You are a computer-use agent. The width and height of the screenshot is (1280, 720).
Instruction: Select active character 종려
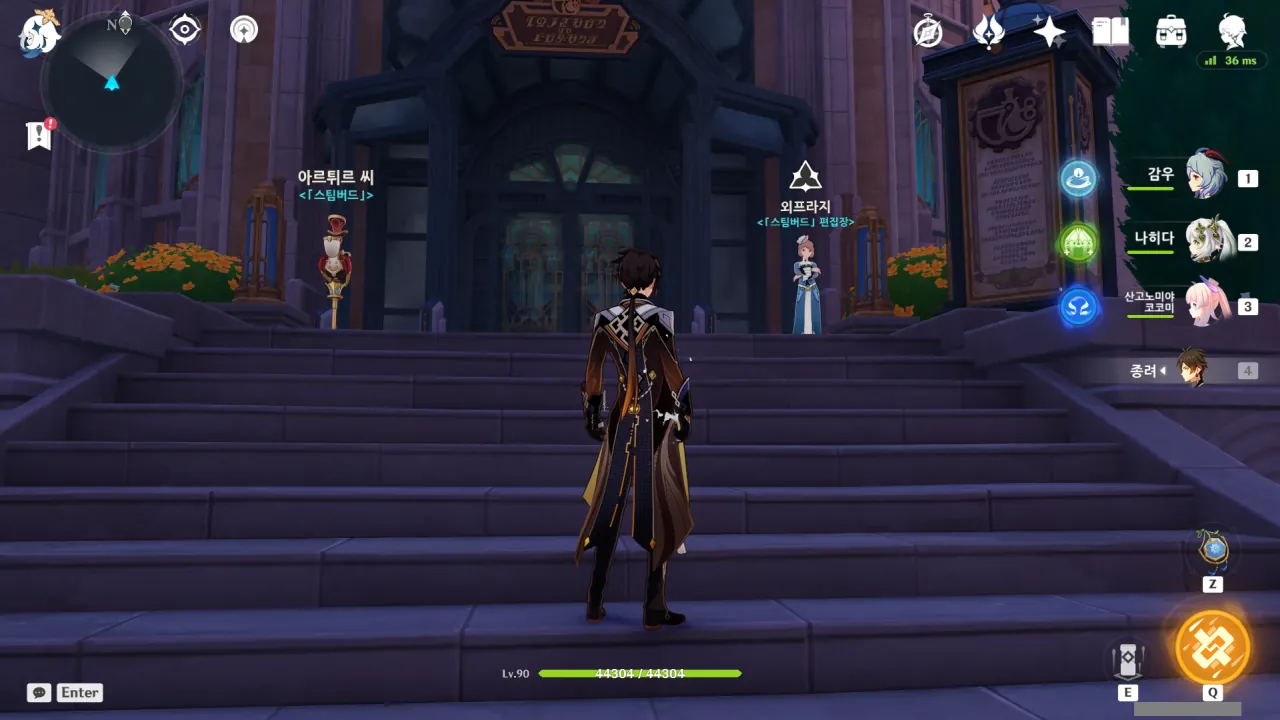pos(1192,370)
